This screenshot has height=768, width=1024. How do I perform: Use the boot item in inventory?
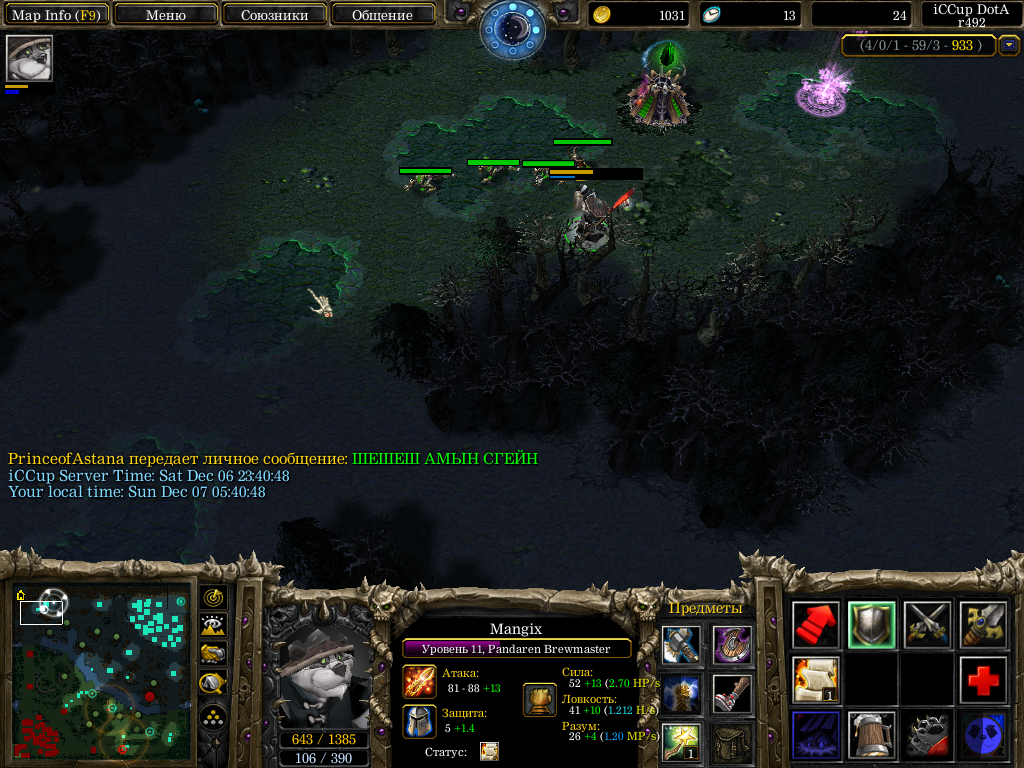732,694
